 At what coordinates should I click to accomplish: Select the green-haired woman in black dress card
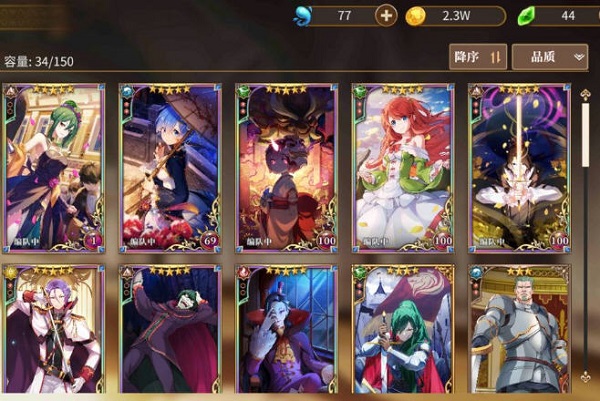pos(54,168)
